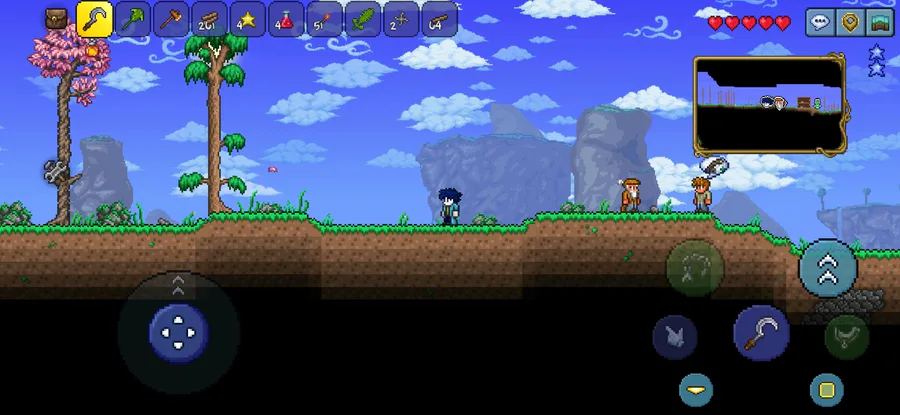Select the red healing potion slot
This screenshot has height=415, width=900.
tap(286, 20)
